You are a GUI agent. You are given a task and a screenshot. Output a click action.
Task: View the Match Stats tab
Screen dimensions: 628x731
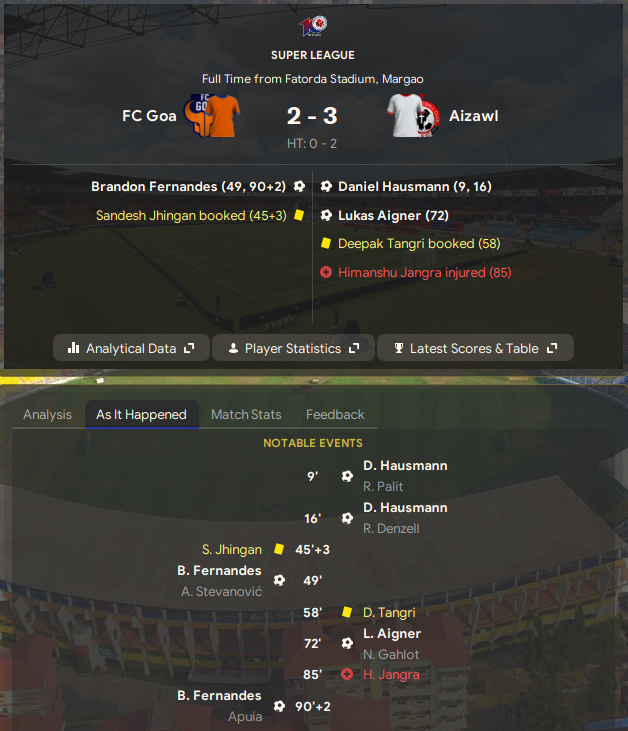coord(246,414)
